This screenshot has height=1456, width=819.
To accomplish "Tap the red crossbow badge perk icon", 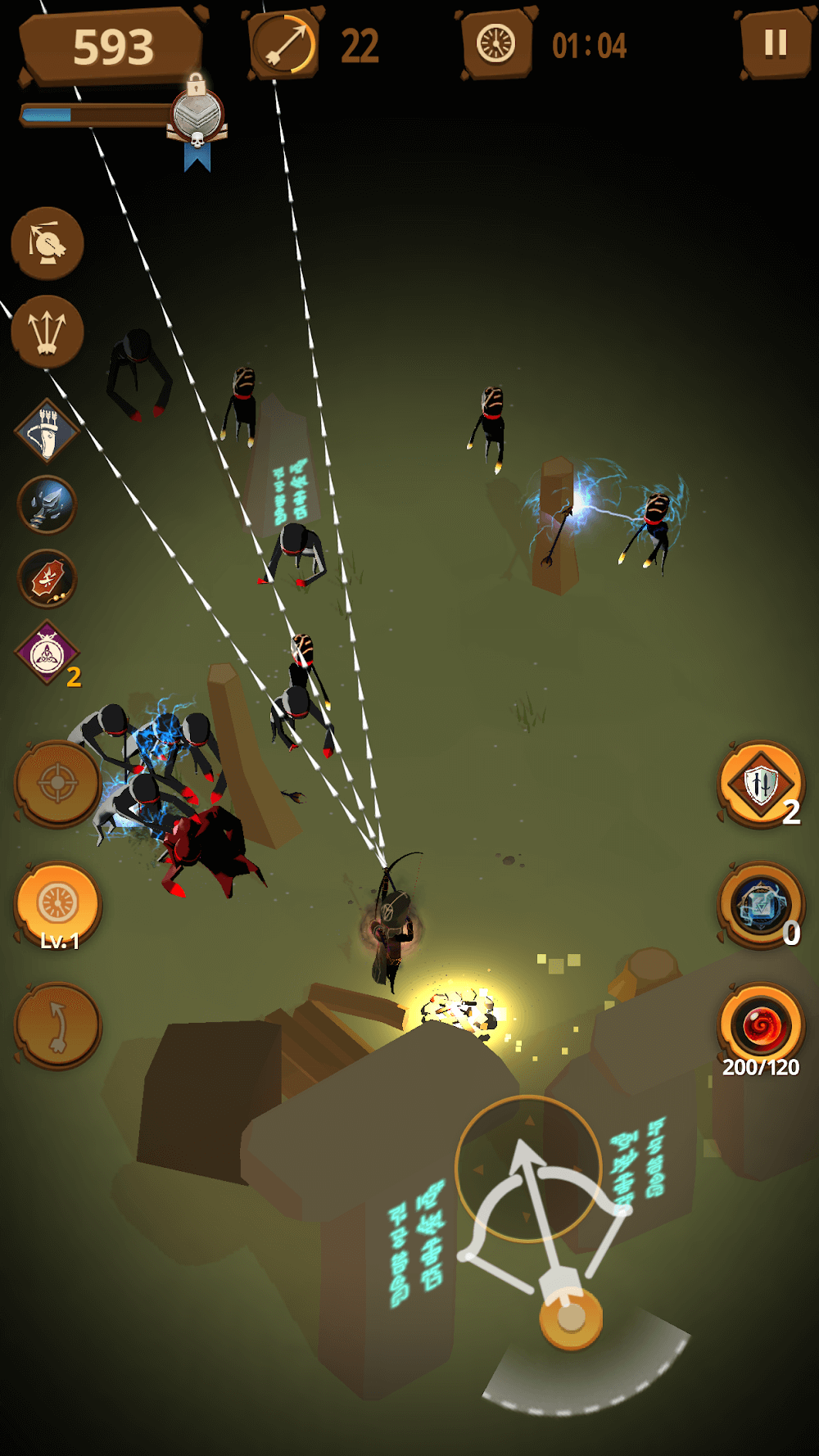I will (47, 579).
